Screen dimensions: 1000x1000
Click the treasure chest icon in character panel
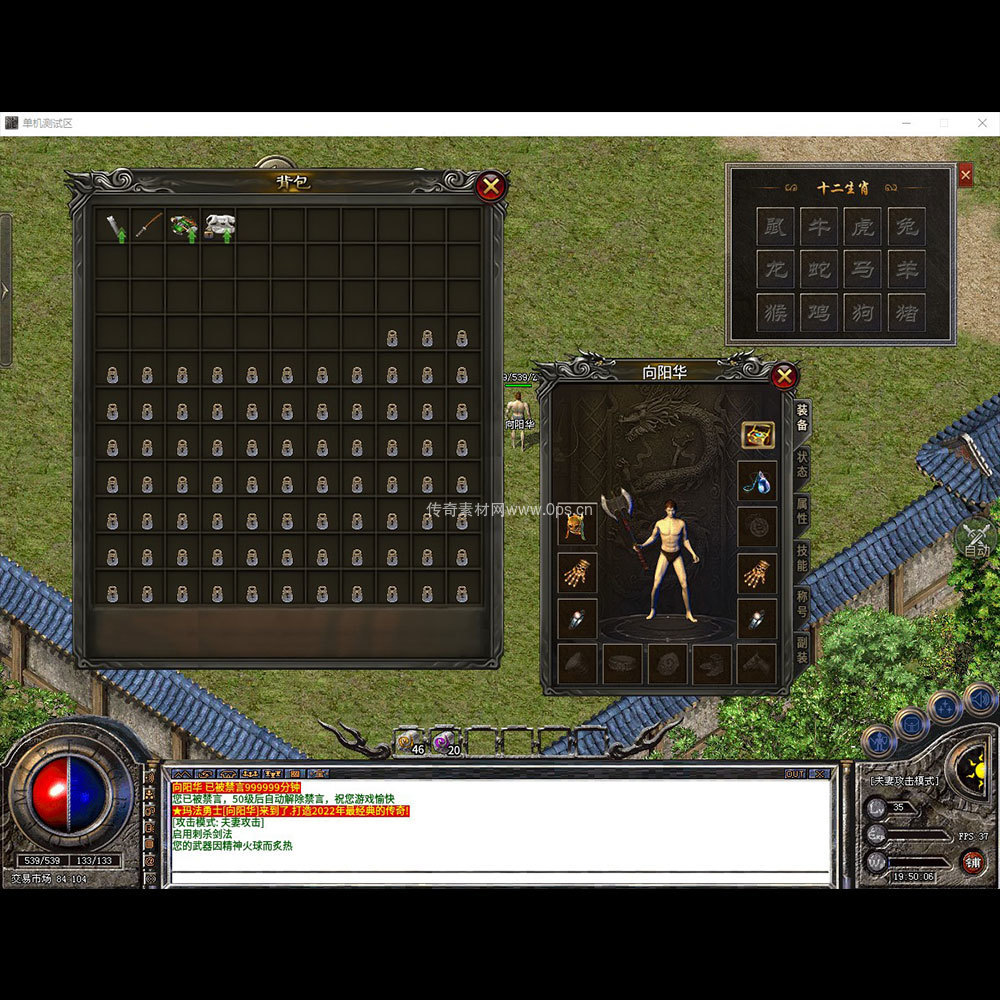pyautogui.click(x=757, y=435)
